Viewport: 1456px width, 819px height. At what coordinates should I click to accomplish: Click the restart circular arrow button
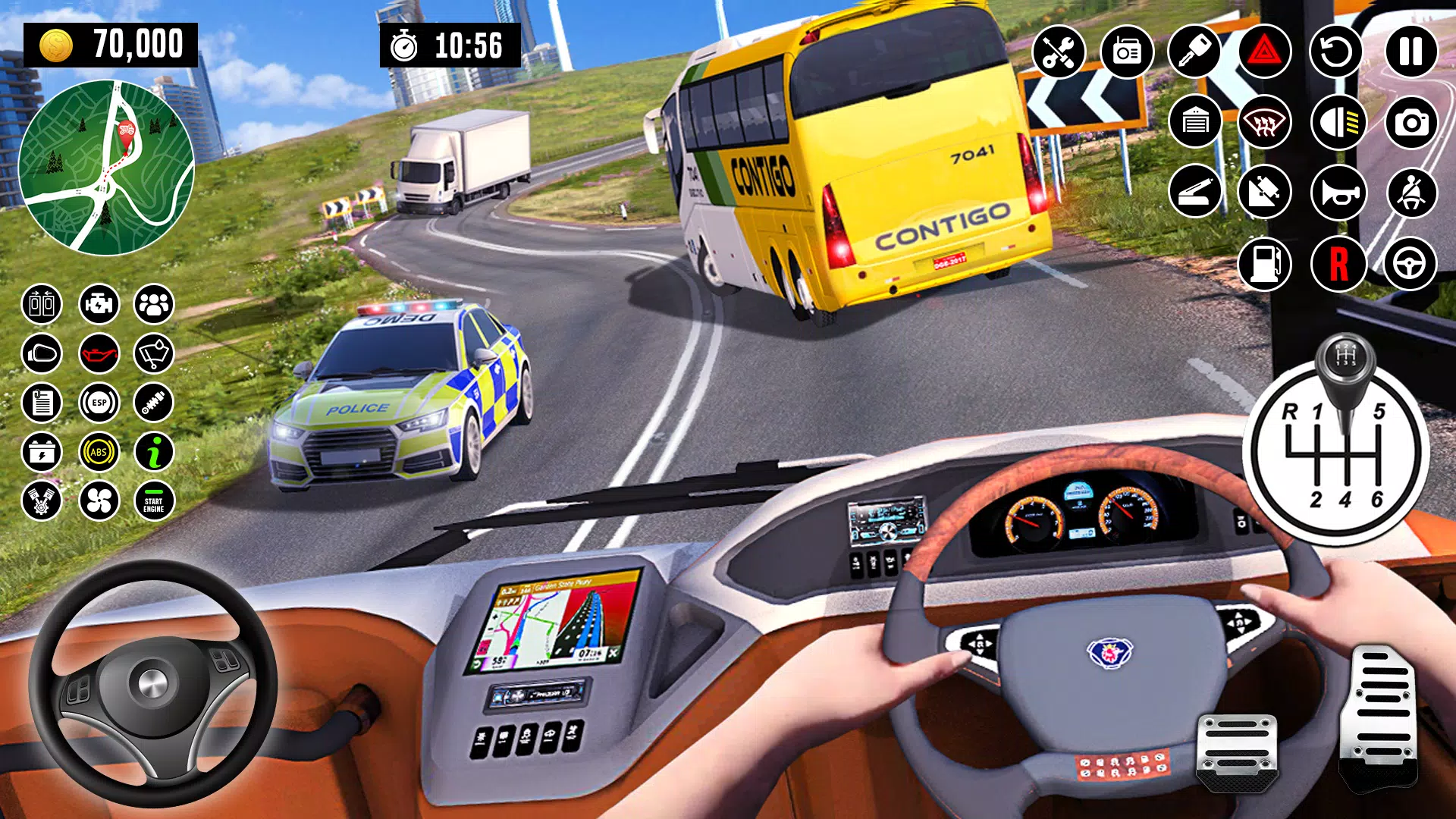click(x=1337, y=52)
